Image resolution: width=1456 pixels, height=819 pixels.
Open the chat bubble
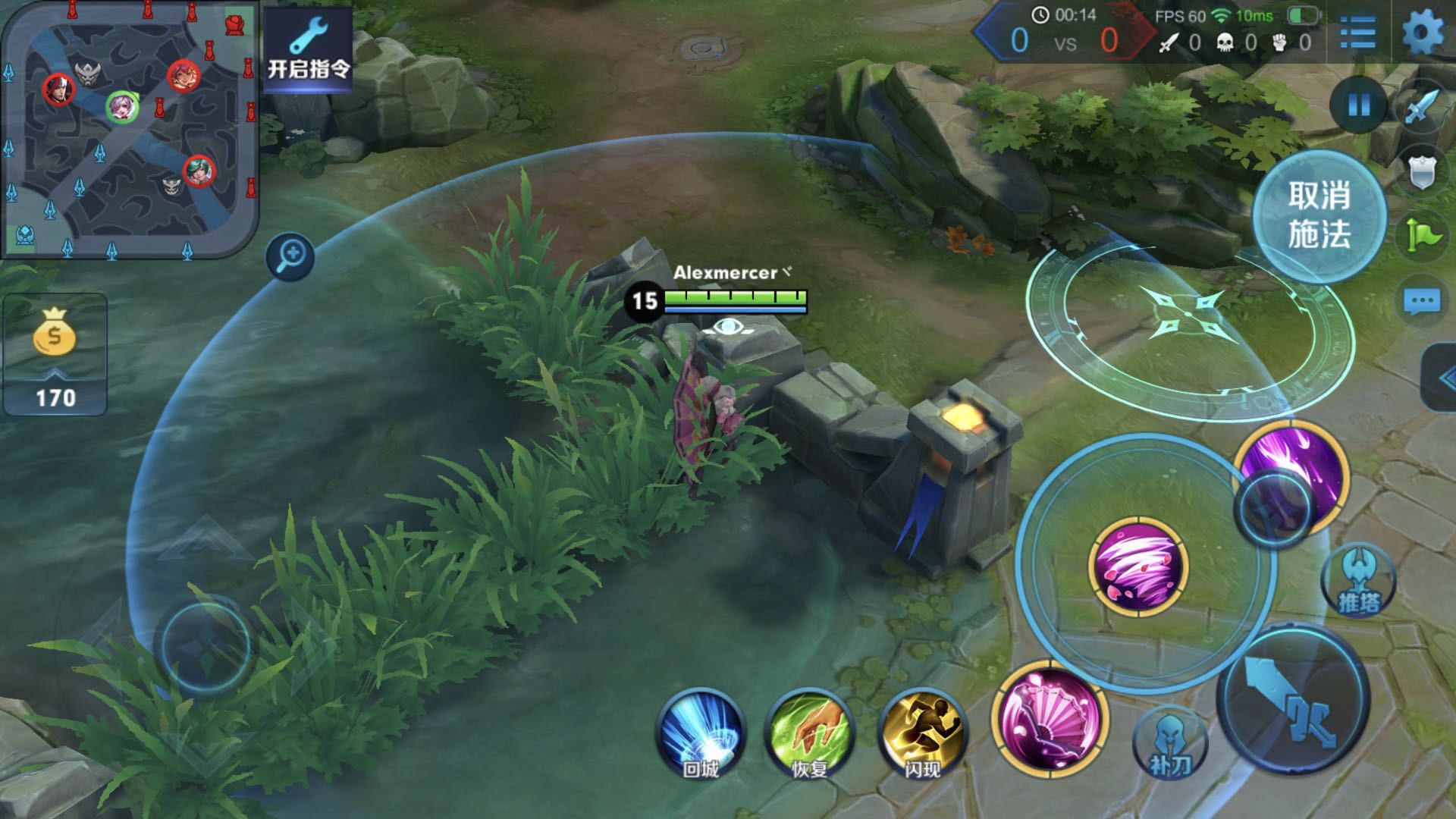pos(1422,302)
